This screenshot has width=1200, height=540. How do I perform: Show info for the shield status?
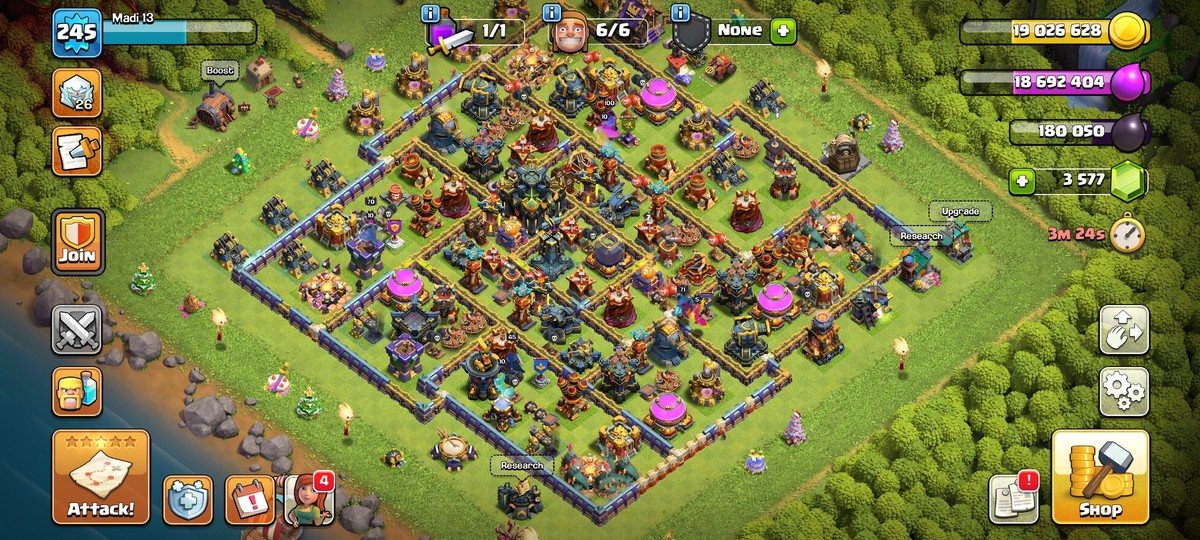pos(681,13)
